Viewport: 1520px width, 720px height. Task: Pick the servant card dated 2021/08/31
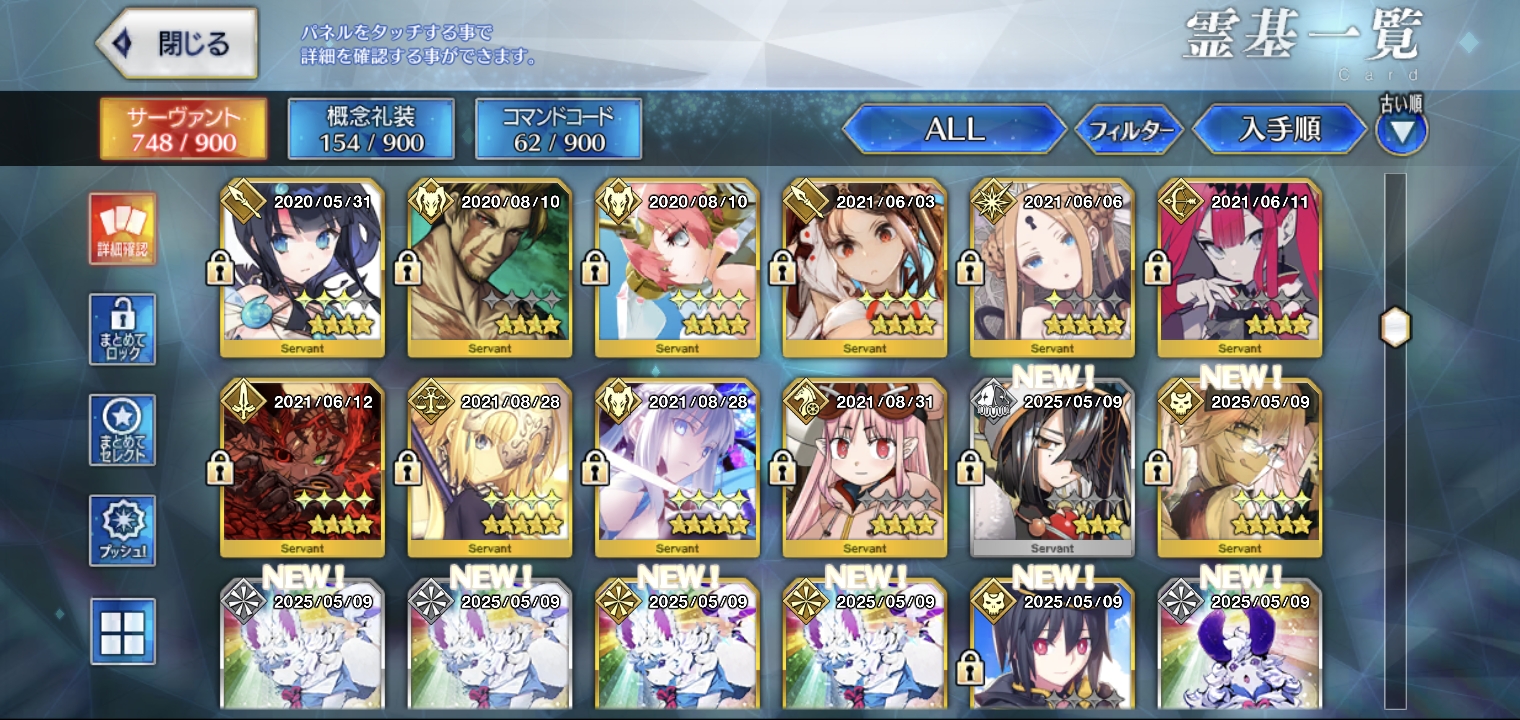point(864,468)
